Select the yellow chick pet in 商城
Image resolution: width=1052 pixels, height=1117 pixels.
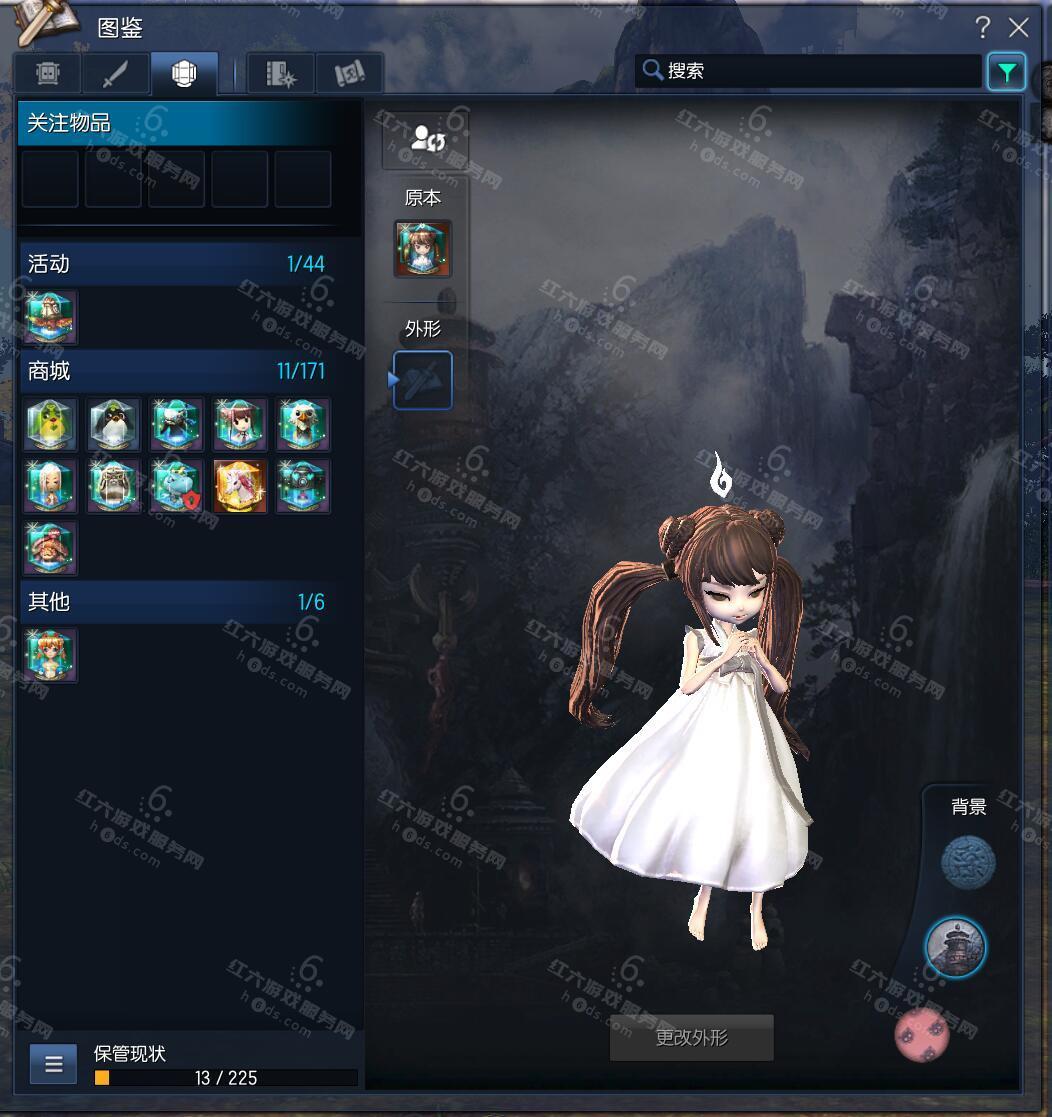pyautogui.click(x=51, y=424)
